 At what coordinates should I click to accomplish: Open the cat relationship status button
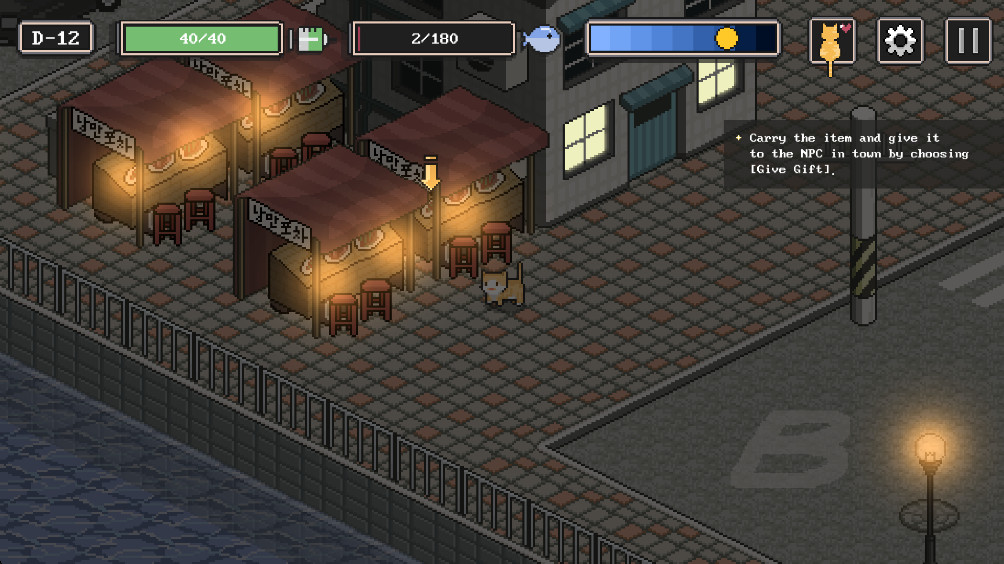(x=832, y=42)
